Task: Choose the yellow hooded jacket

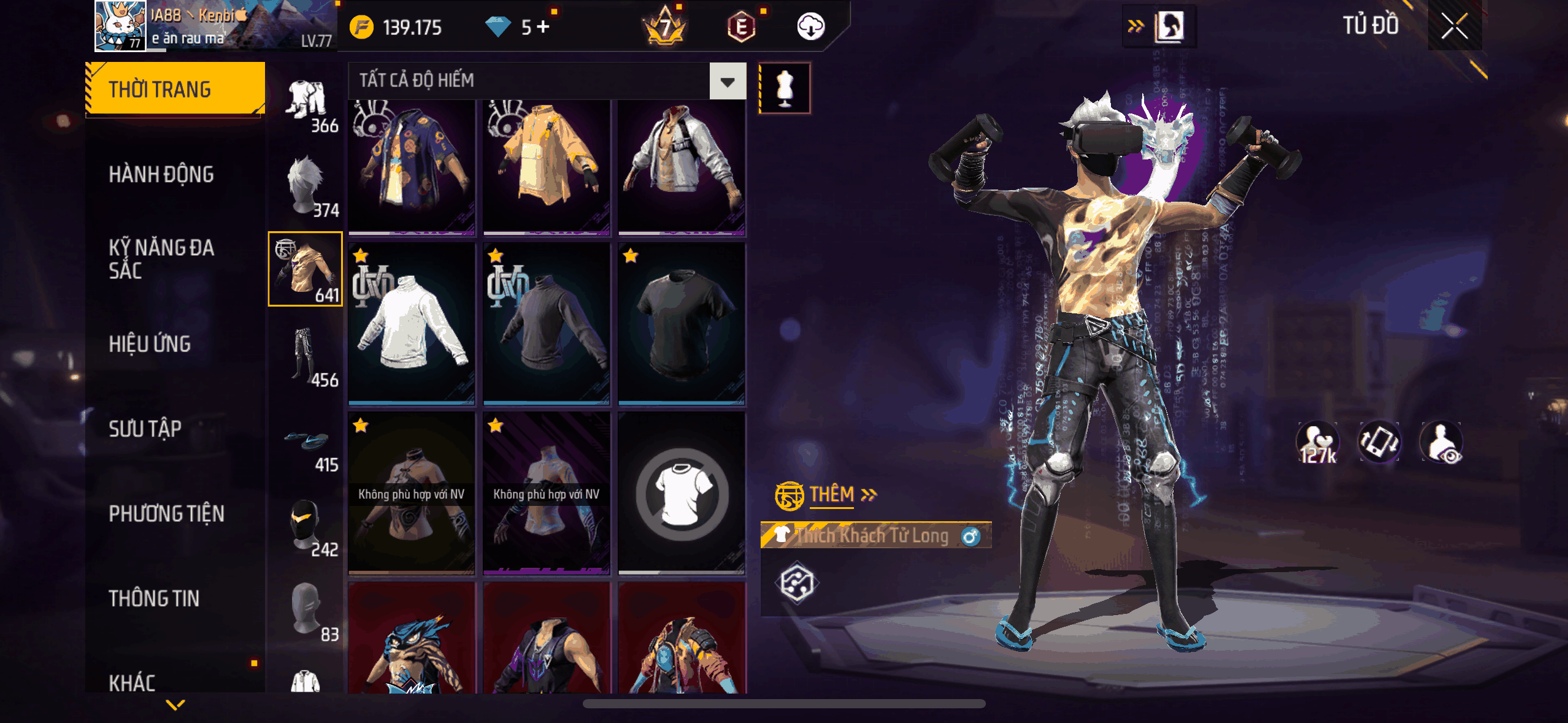Action: point(547,167)
